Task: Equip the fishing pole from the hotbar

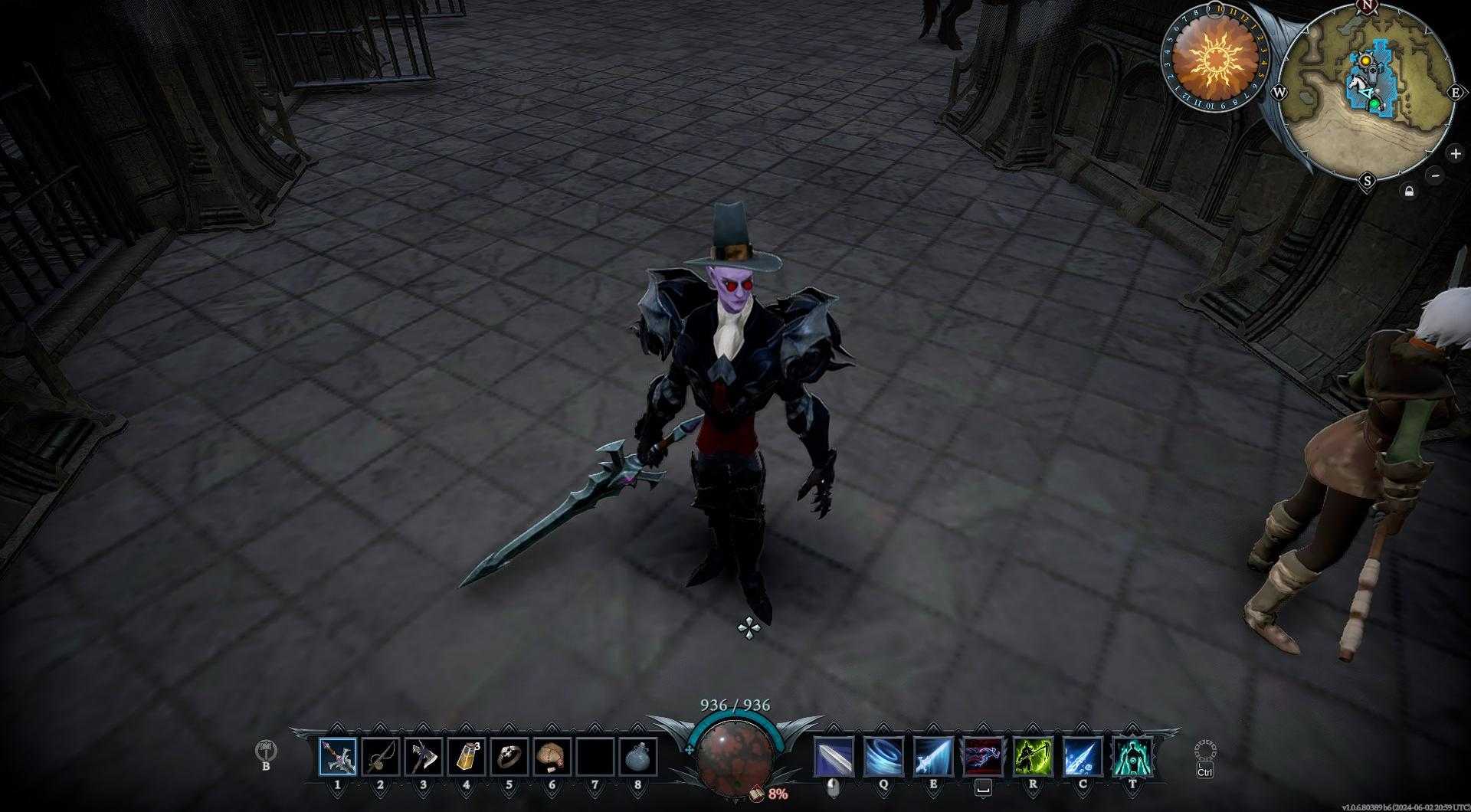Action: click(381, 757)
